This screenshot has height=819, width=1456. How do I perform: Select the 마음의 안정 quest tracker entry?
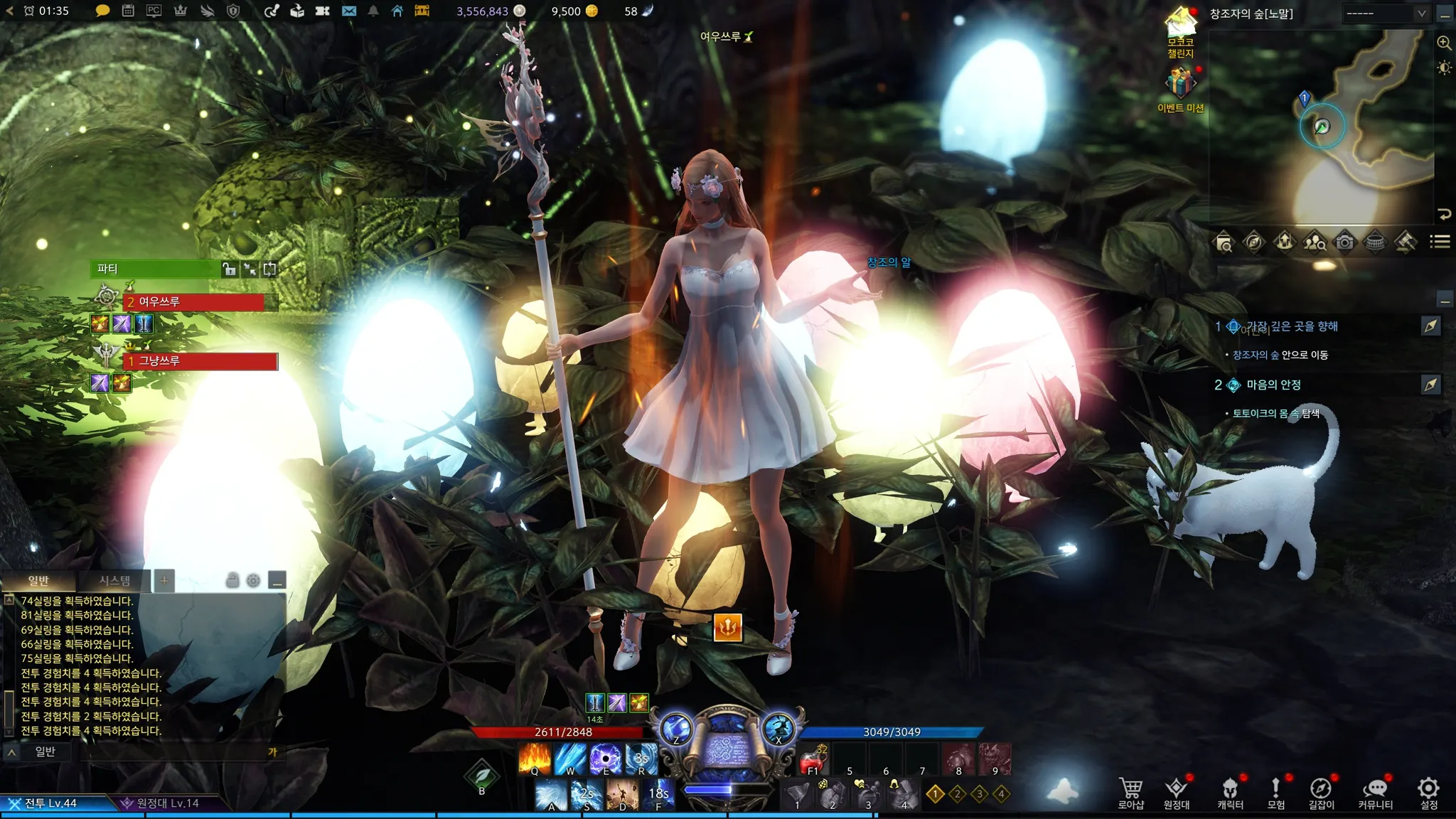tap(1273, 385)
